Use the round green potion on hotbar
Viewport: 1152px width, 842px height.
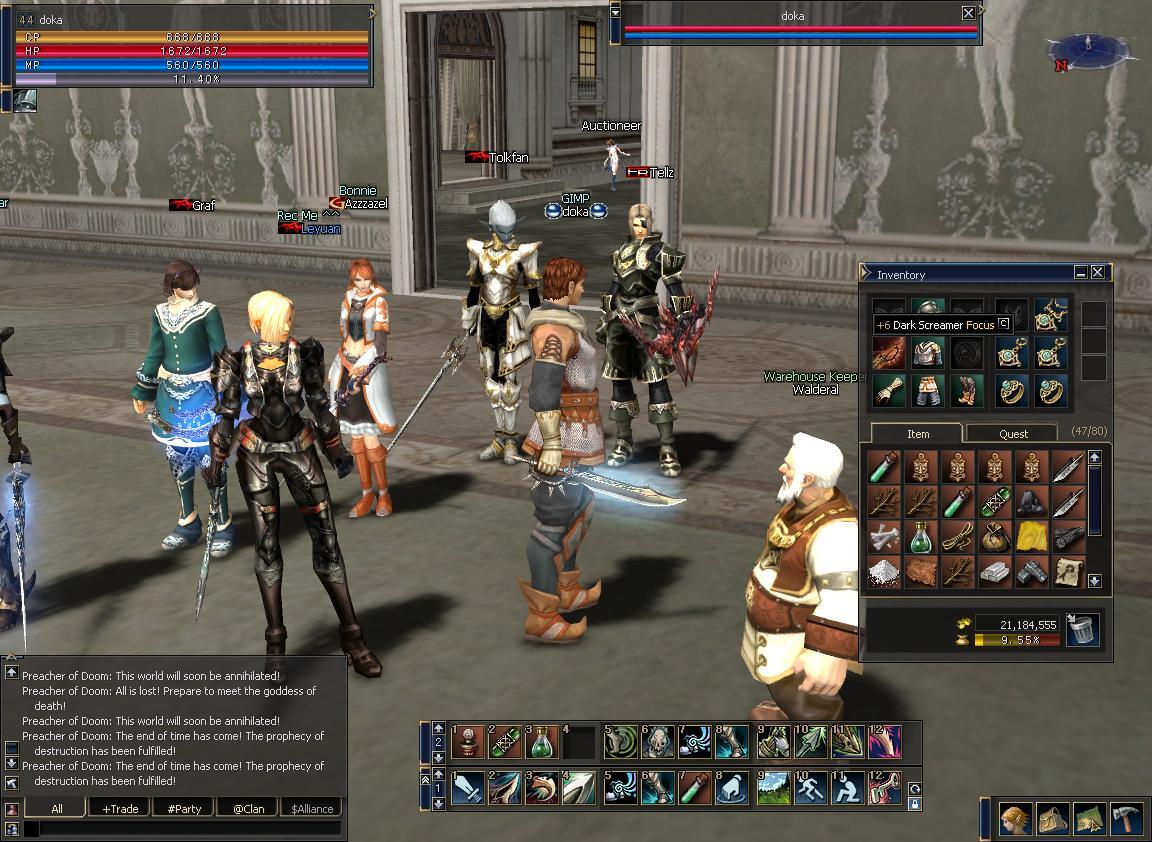[541, 743]
